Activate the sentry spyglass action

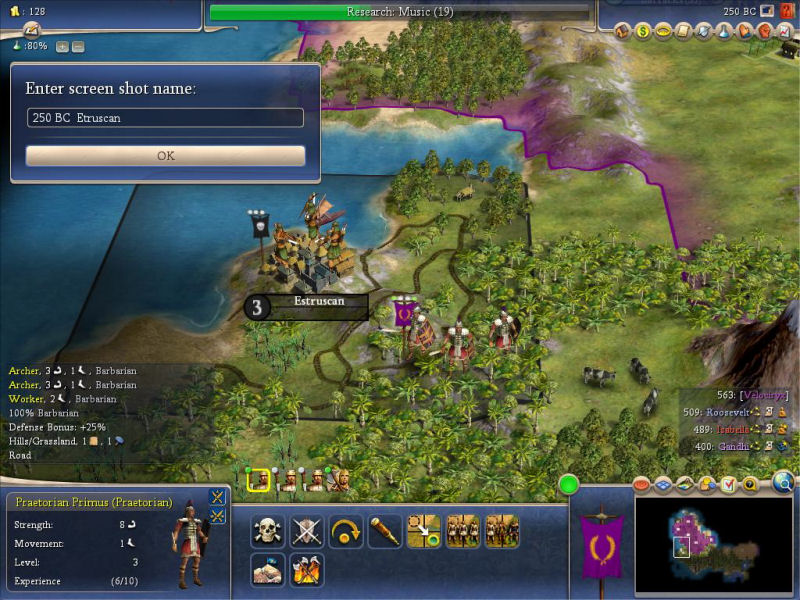(385, 531)
